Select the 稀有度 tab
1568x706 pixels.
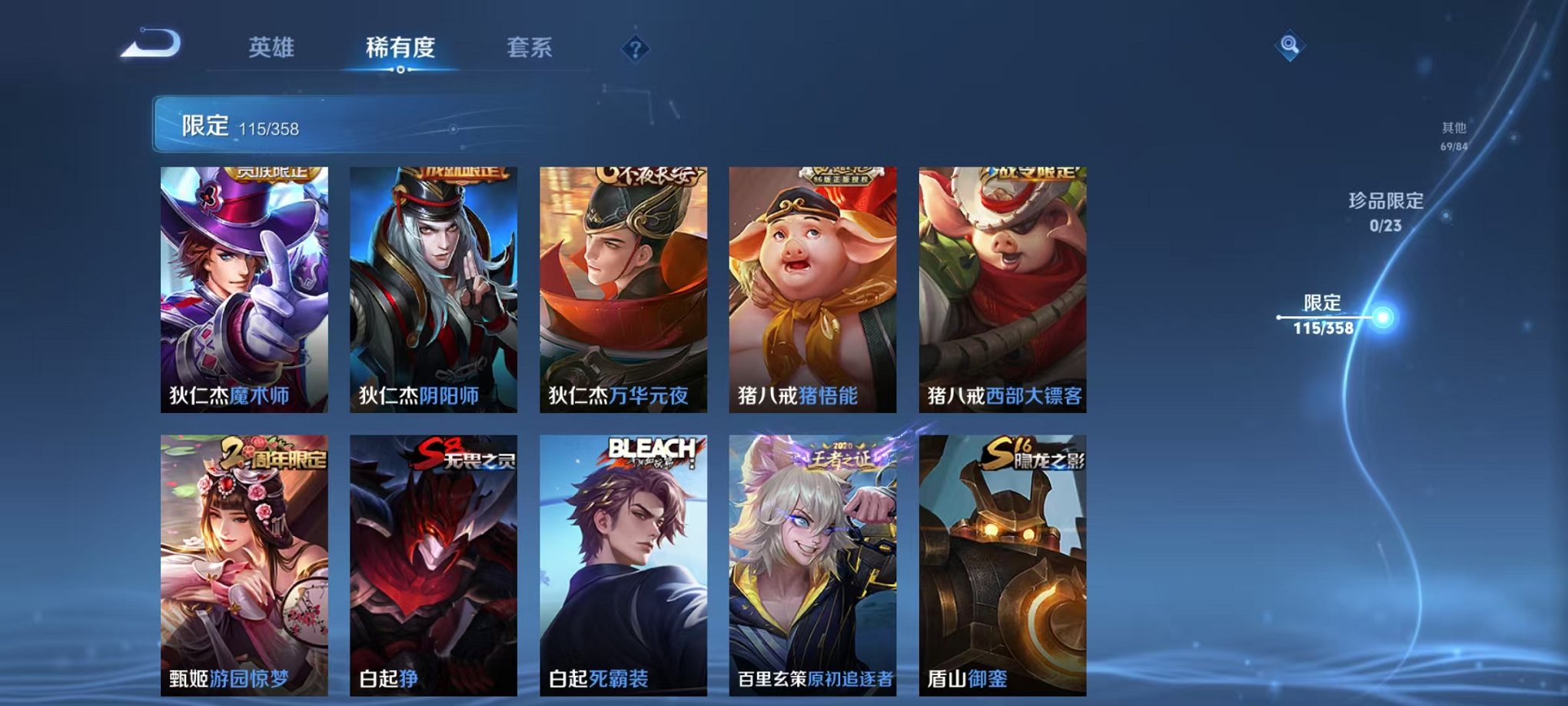coord(399,48)
